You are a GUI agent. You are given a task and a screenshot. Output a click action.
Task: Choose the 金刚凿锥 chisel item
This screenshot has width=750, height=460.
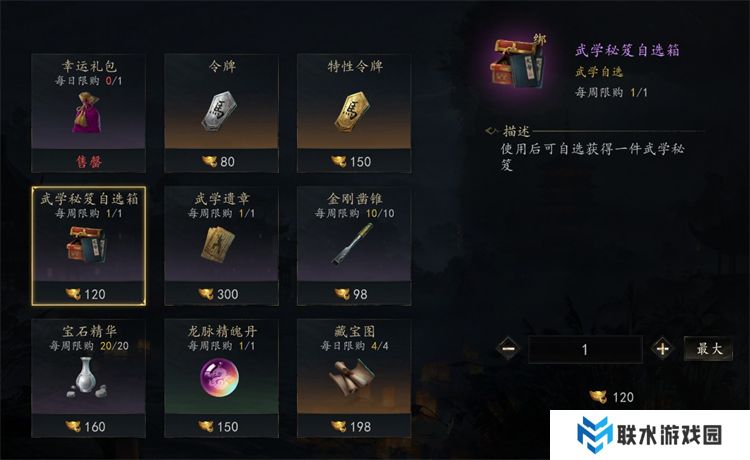[355, 245]
